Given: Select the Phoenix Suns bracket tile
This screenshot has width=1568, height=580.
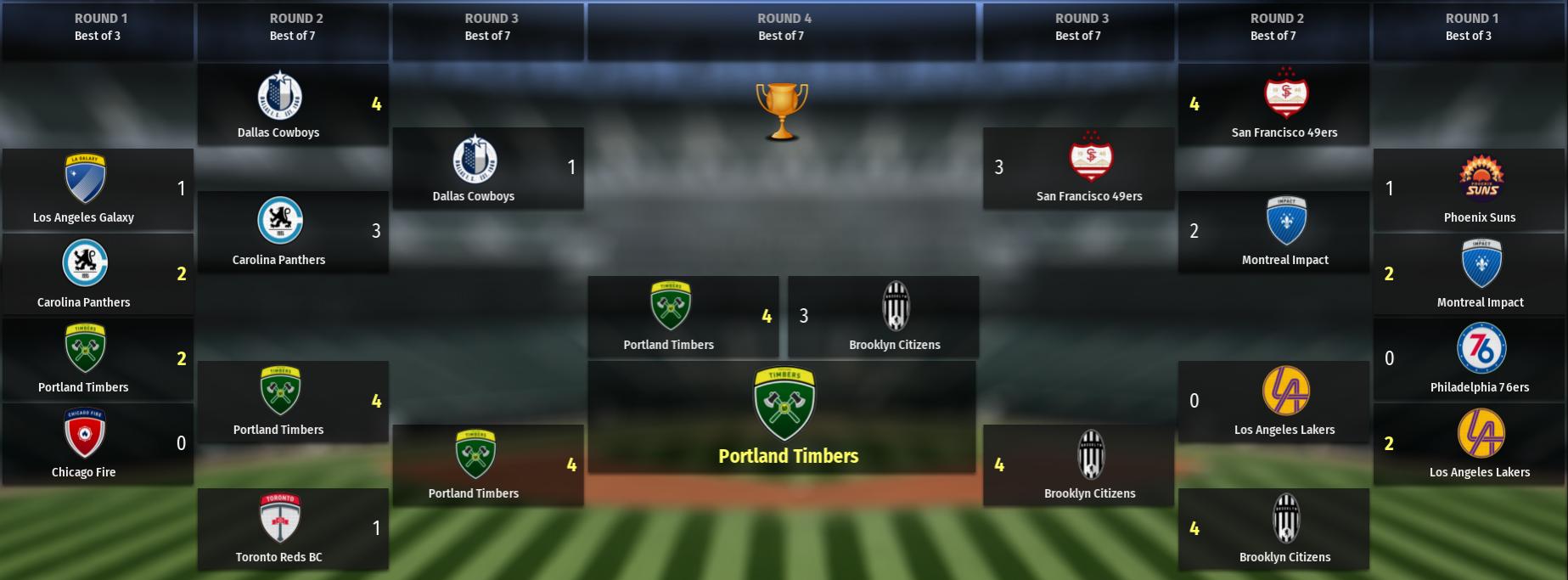Looking at the screenshot, I should click(x=1469, y=189).
